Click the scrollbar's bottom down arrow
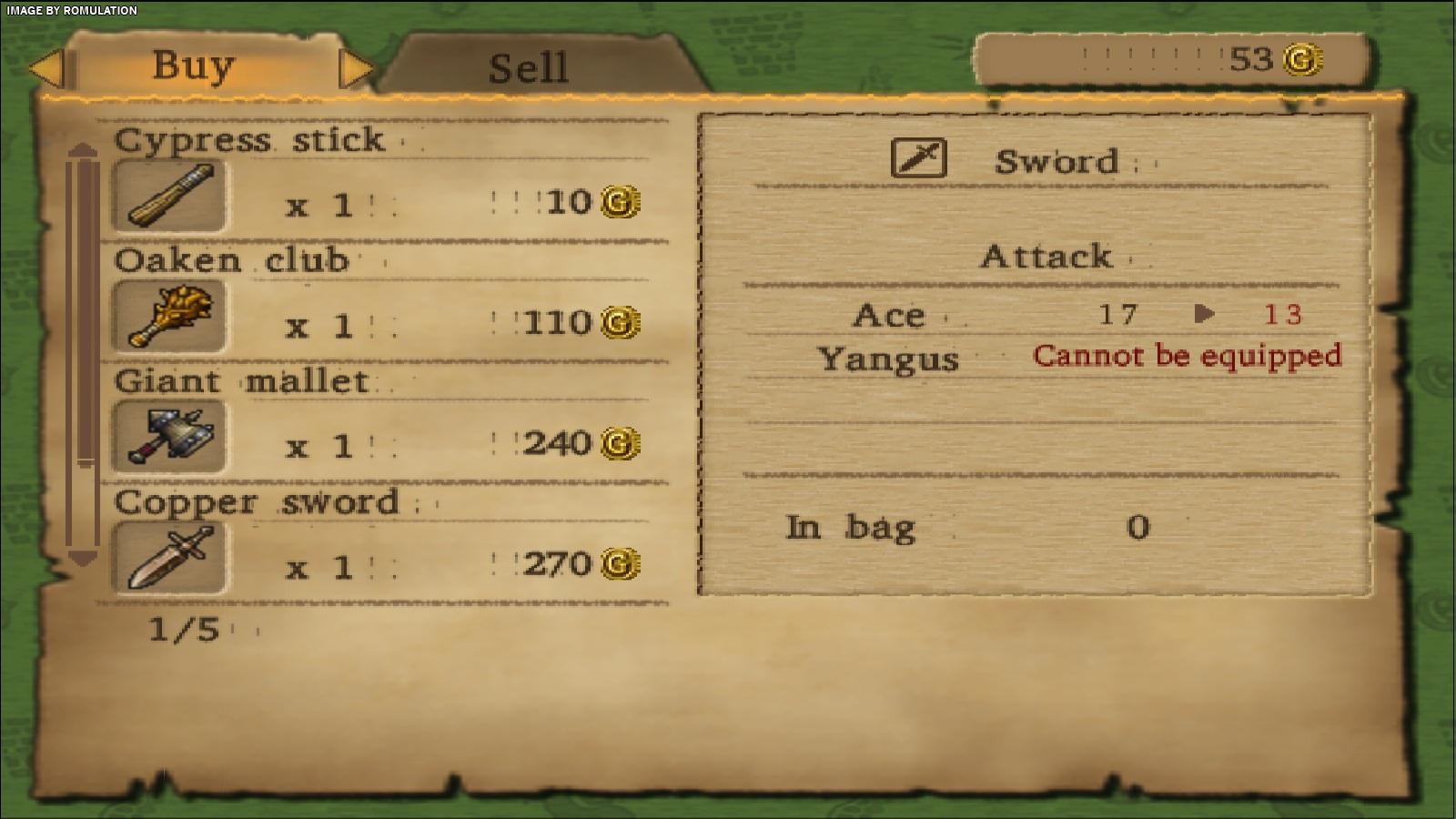The width and height of the screenshot is (1456, 819). (x=83, y=558)
